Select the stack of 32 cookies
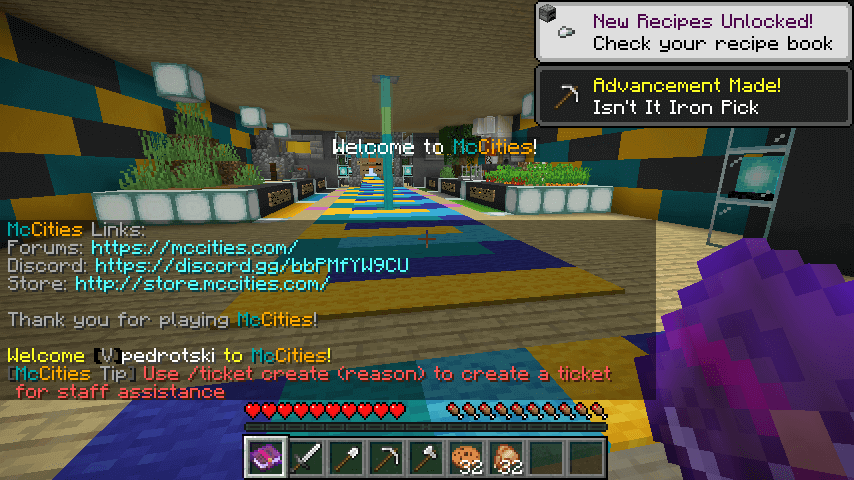This screenshot has width=854, height=480. [467, 457]
